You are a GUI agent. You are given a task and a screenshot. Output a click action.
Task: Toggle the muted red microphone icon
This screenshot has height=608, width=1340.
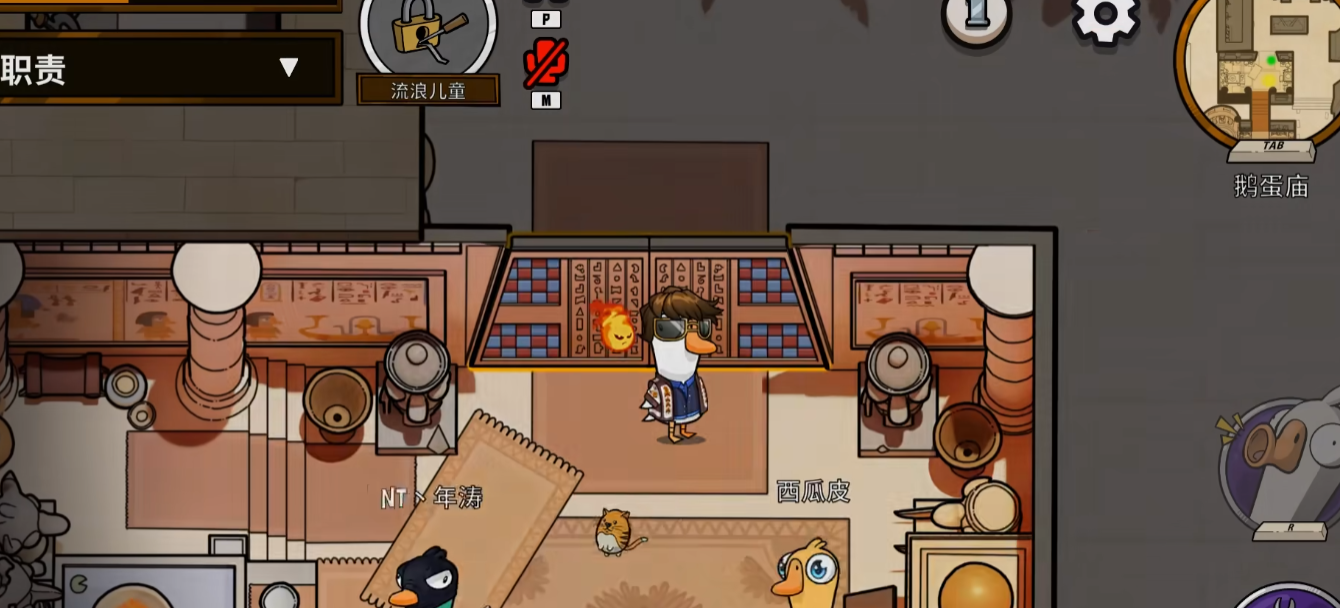546,64
